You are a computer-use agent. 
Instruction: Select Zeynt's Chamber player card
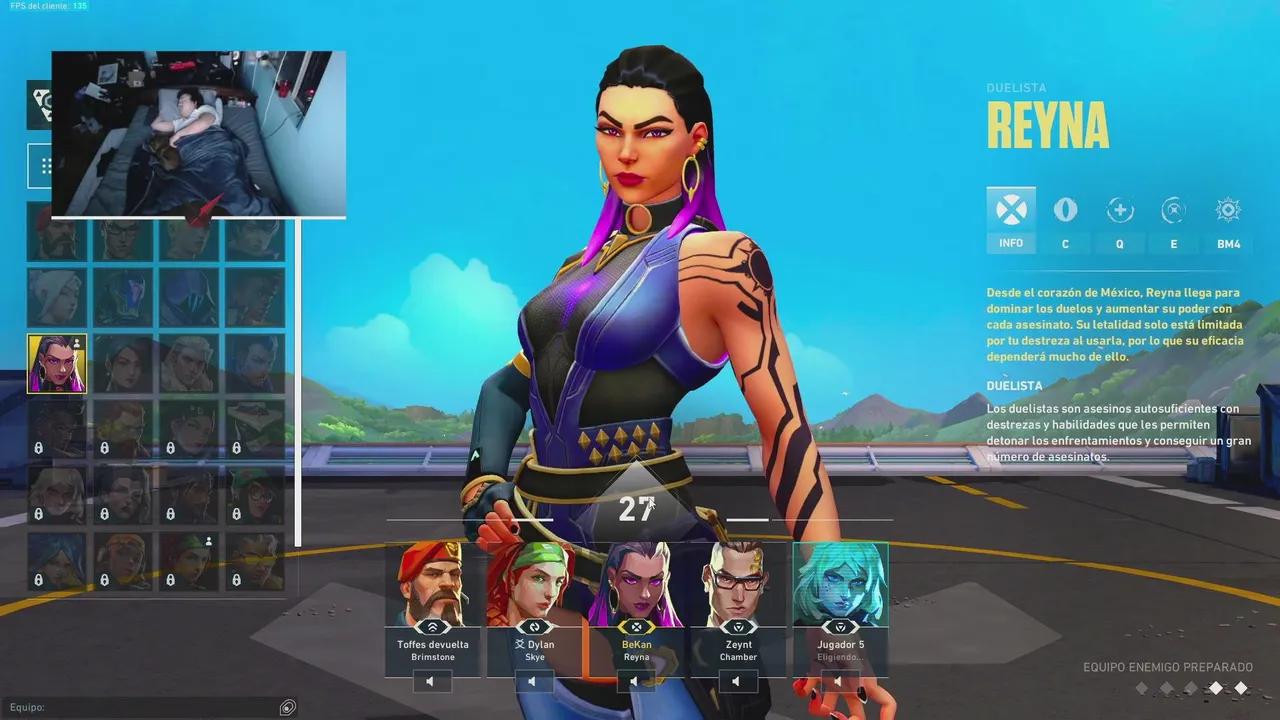point(737,590)
